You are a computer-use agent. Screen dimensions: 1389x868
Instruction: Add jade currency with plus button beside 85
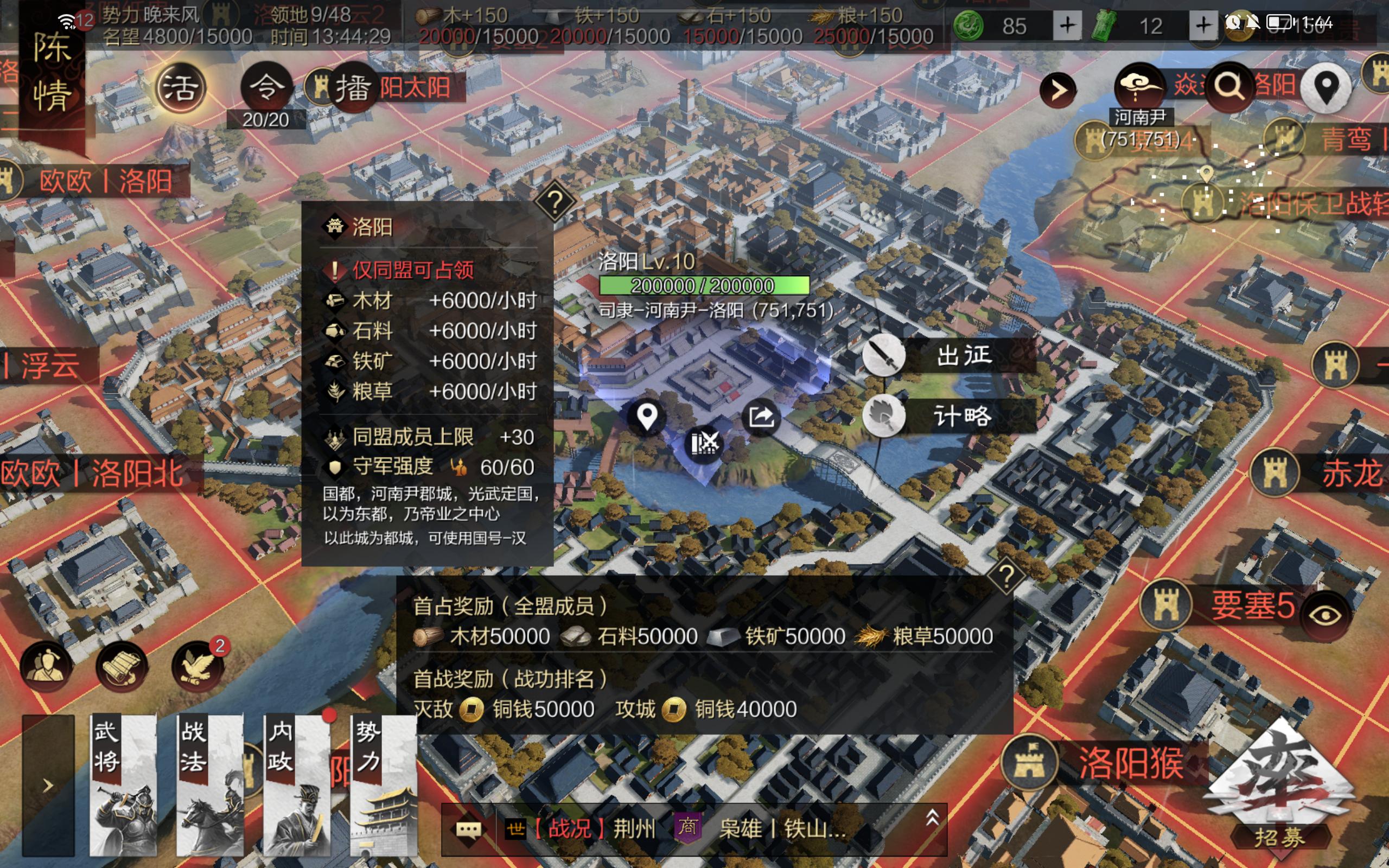point(1067,26)
